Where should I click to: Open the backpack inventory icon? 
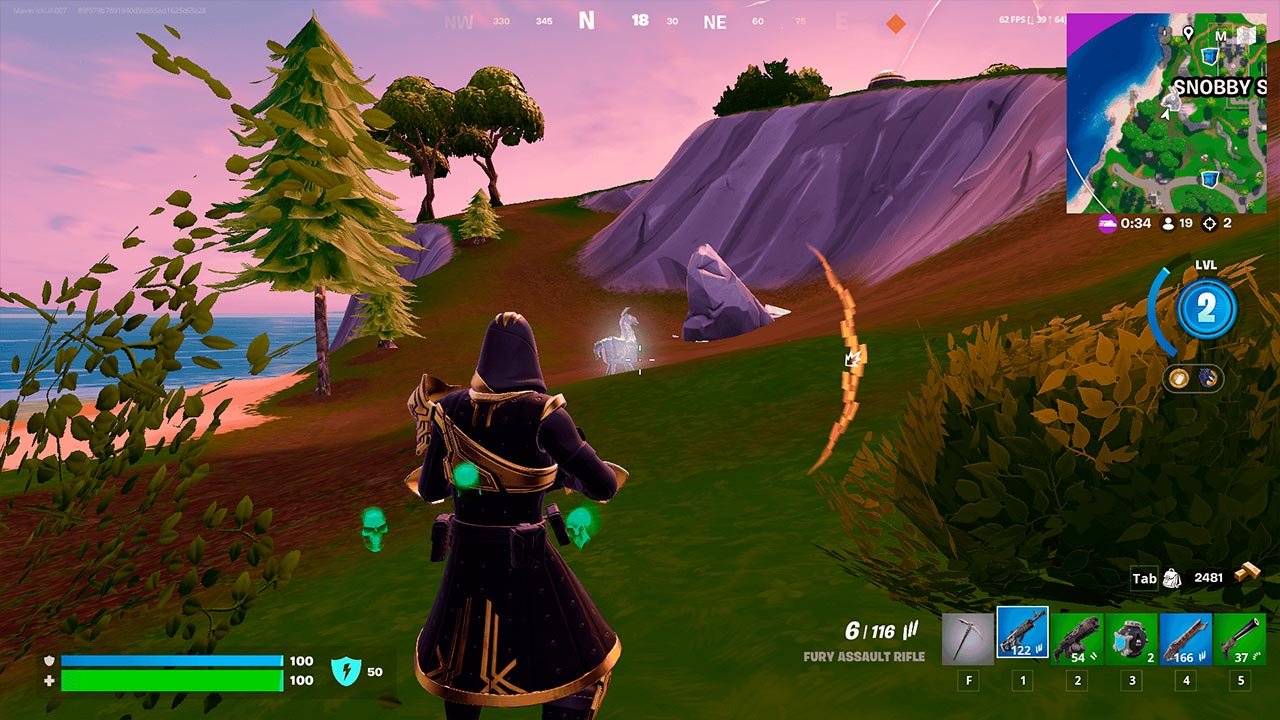click(1172, 578)
